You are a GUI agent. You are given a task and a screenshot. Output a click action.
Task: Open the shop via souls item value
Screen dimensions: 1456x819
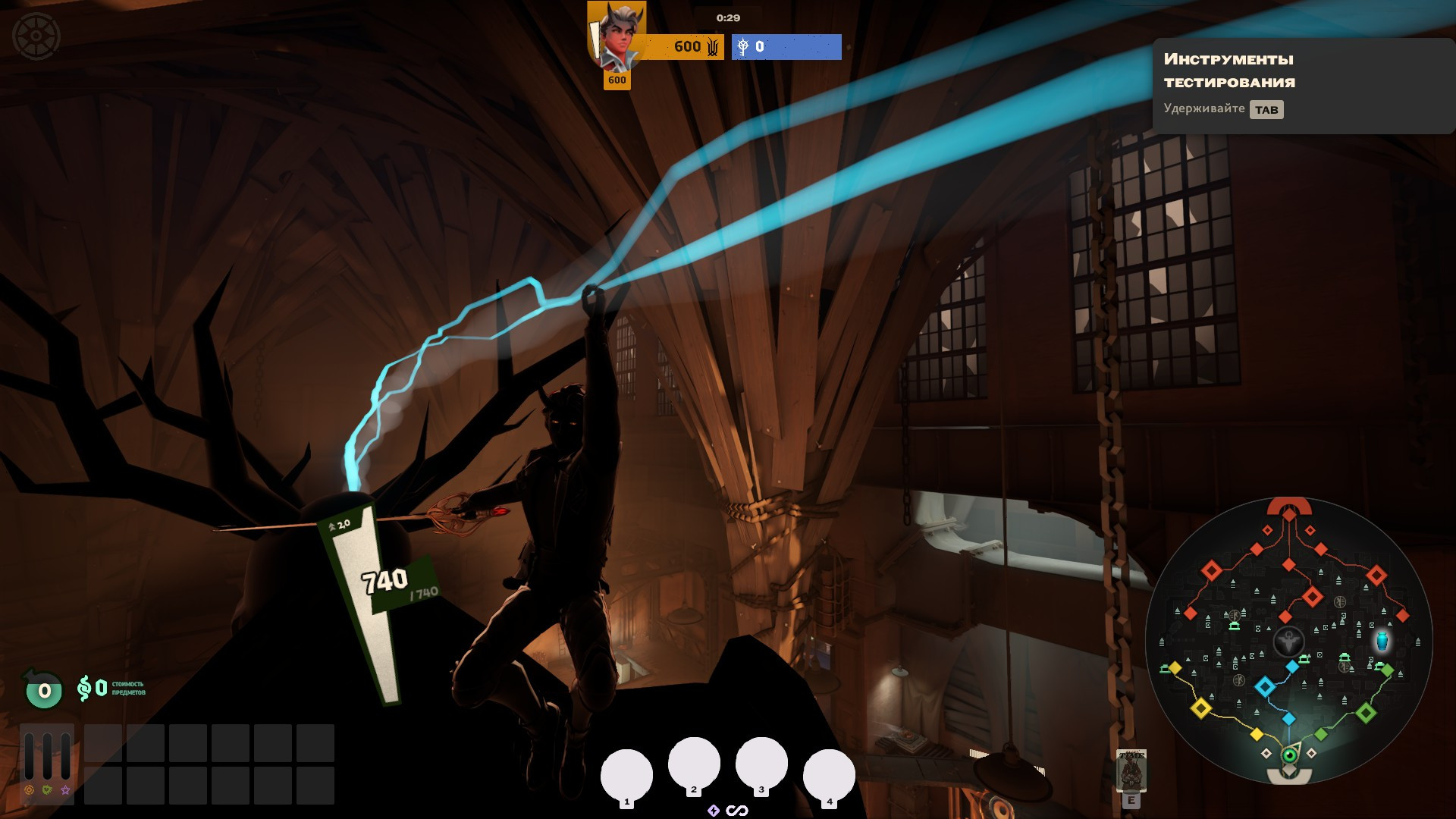(110, 689)
